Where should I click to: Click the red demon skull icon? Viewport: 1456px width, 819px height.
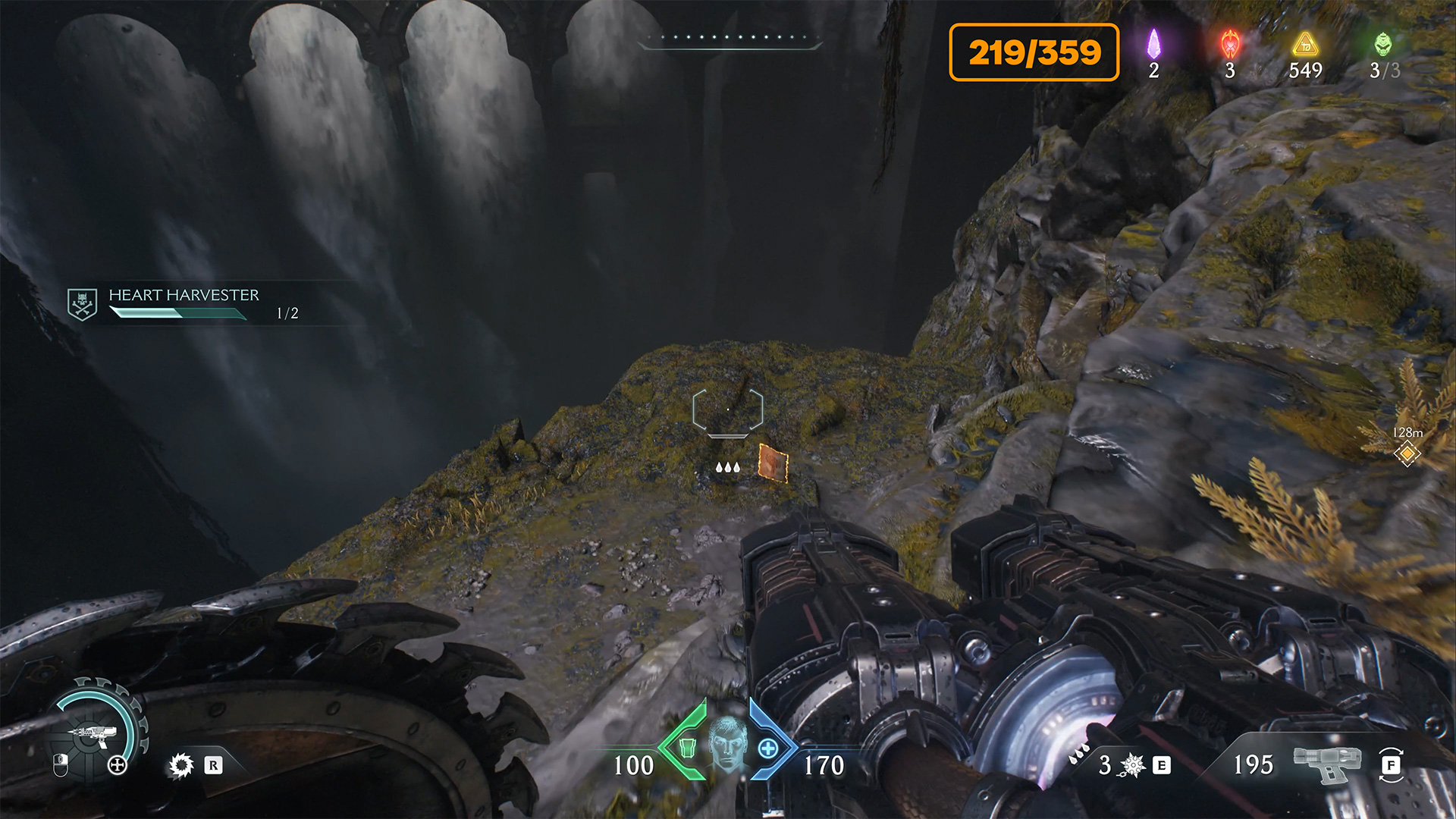pyautogui.click(x=1230, y=44)
